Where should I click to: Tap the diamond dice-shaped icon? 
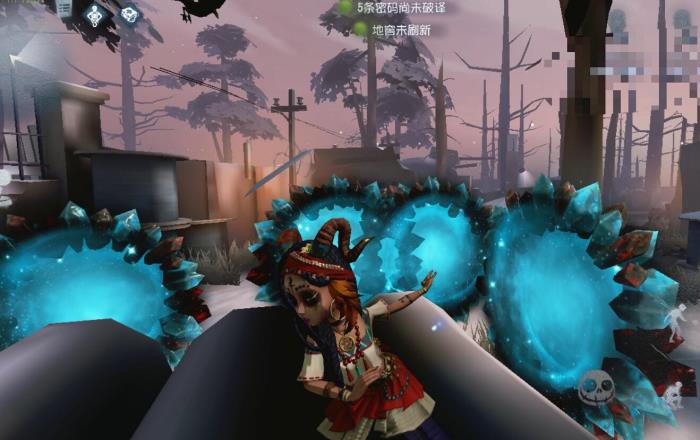pyautogui.click(x=129, y=14)
